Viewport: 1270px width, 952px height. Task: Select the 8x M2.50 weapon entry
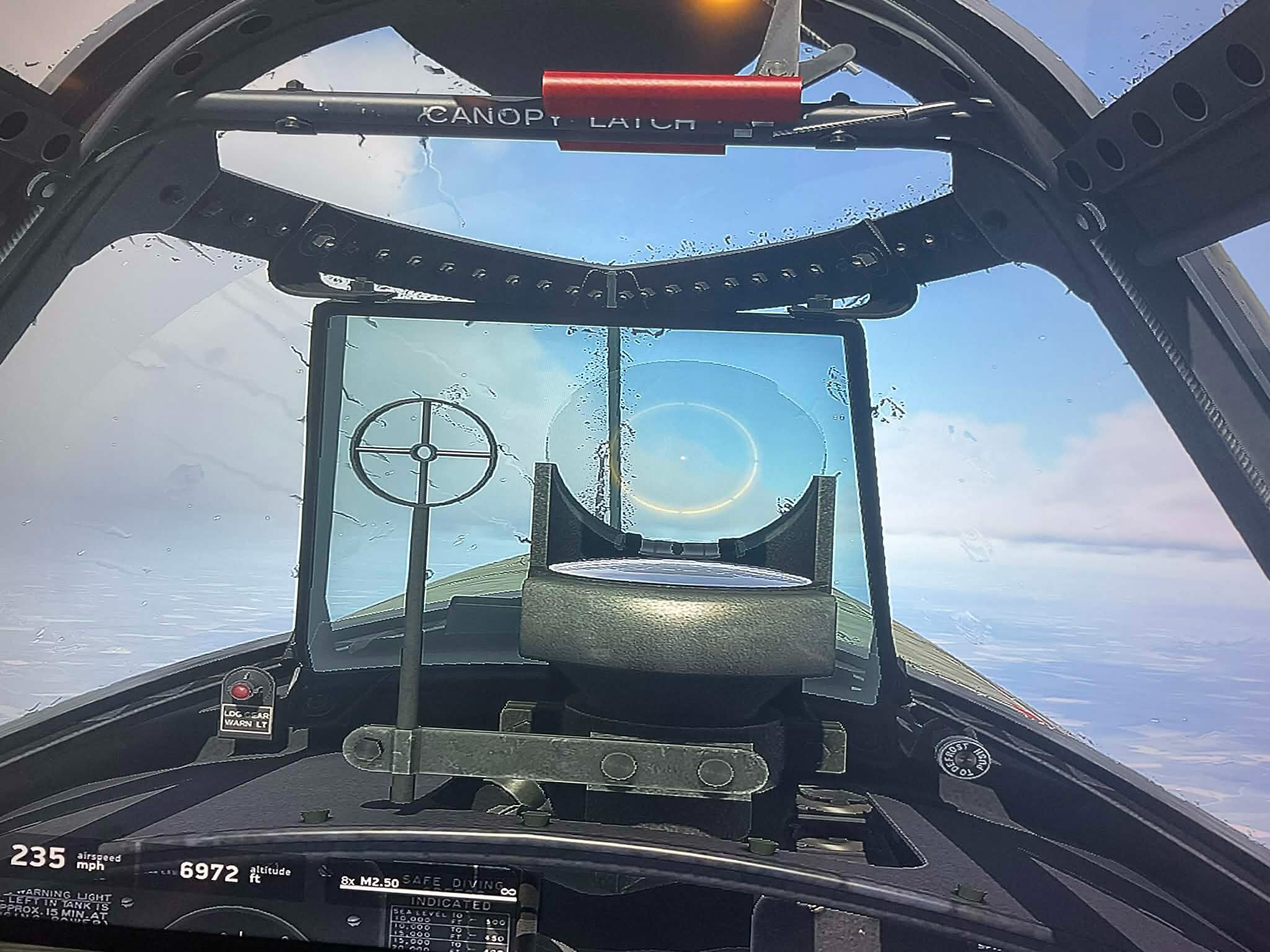[370, 883]
